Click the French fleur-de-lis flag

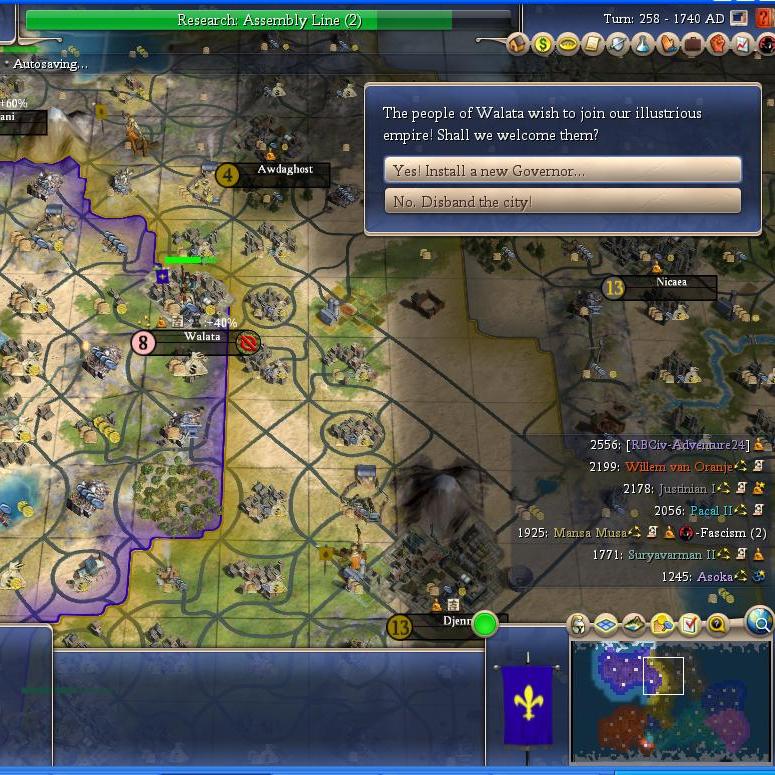tap(527, 704)
